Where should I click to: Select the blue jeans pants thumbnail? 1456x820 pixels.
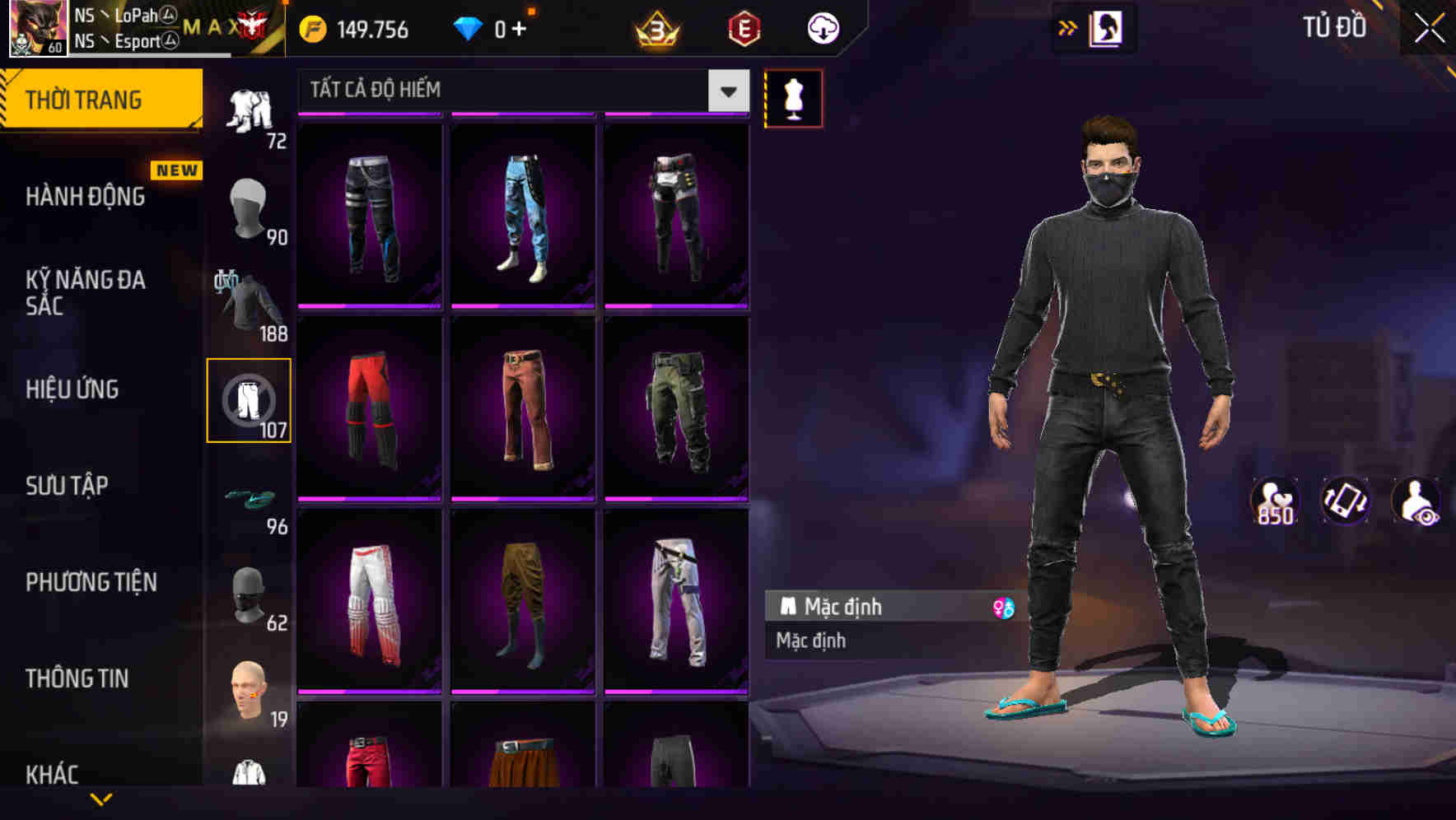click(x=524, y=216)
